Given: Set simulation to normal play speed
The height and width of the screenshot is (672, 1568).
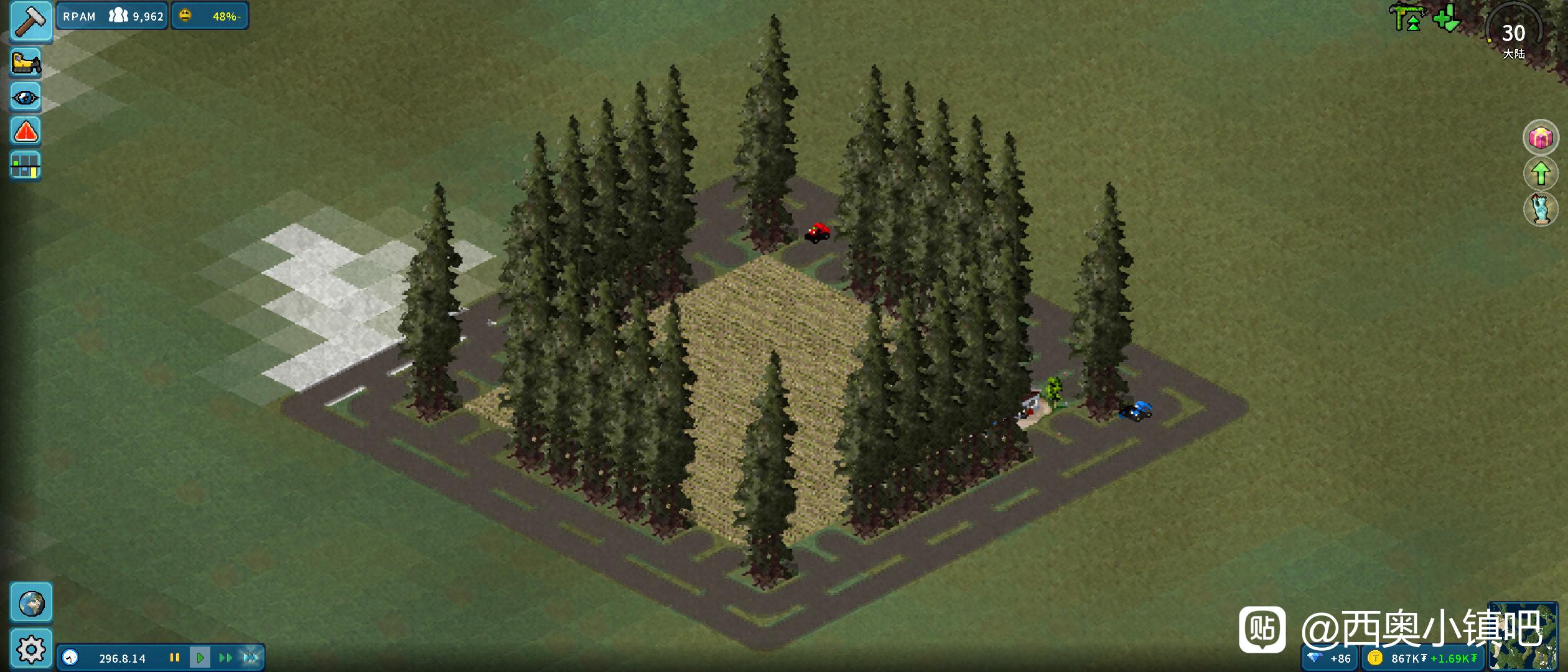Looking at the screenshot, I should click(200, 658).
